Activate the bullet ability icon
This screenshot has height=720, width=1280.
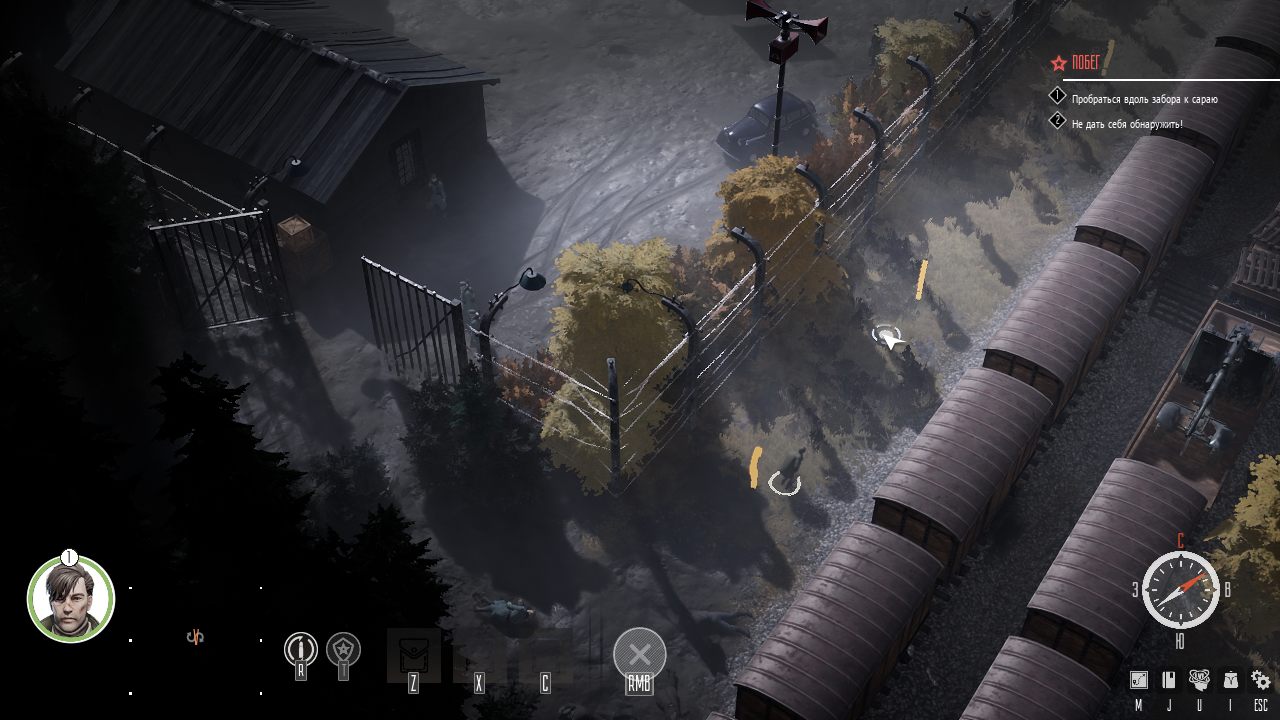[x=300, y=648]
